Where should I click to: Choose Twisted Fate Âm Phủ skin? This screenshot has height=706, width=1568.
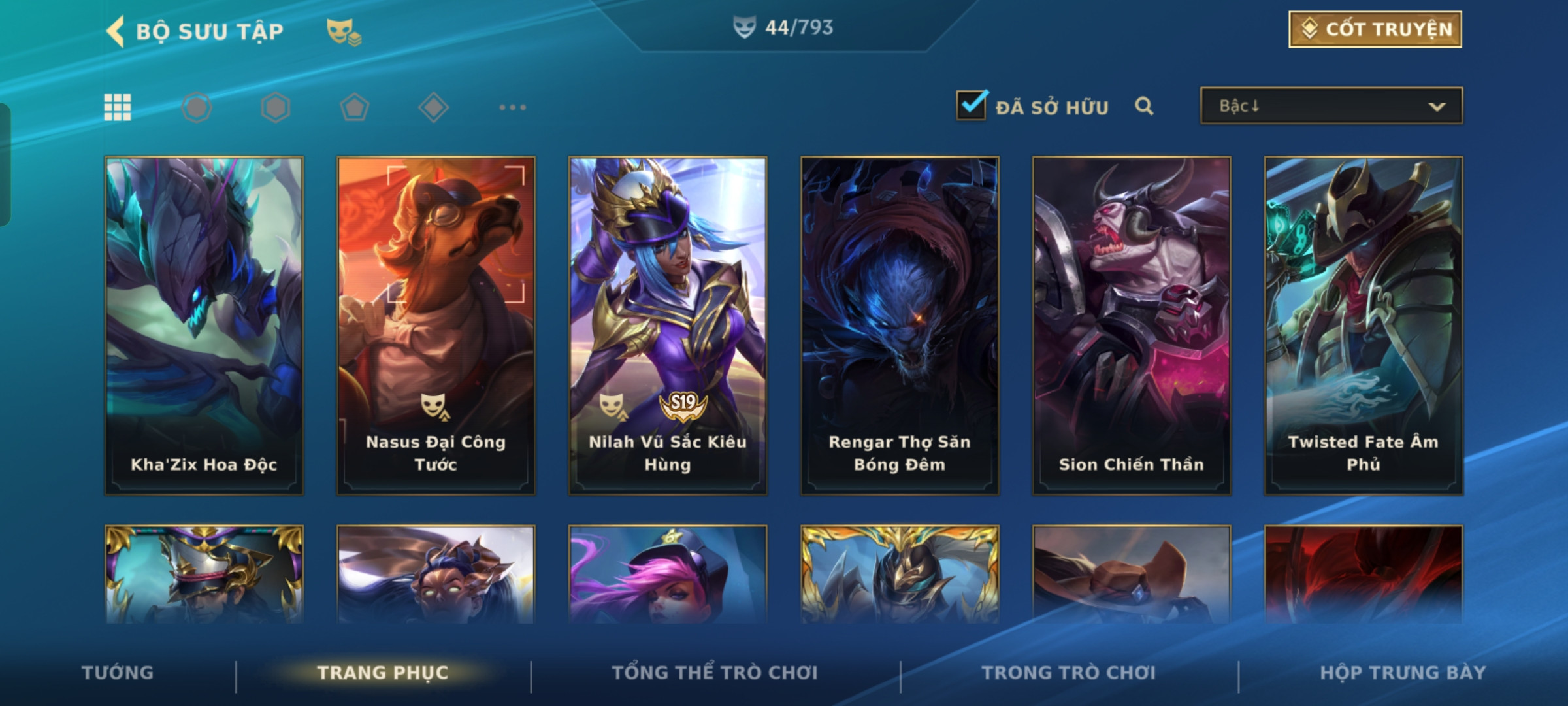pos(1364,325)
